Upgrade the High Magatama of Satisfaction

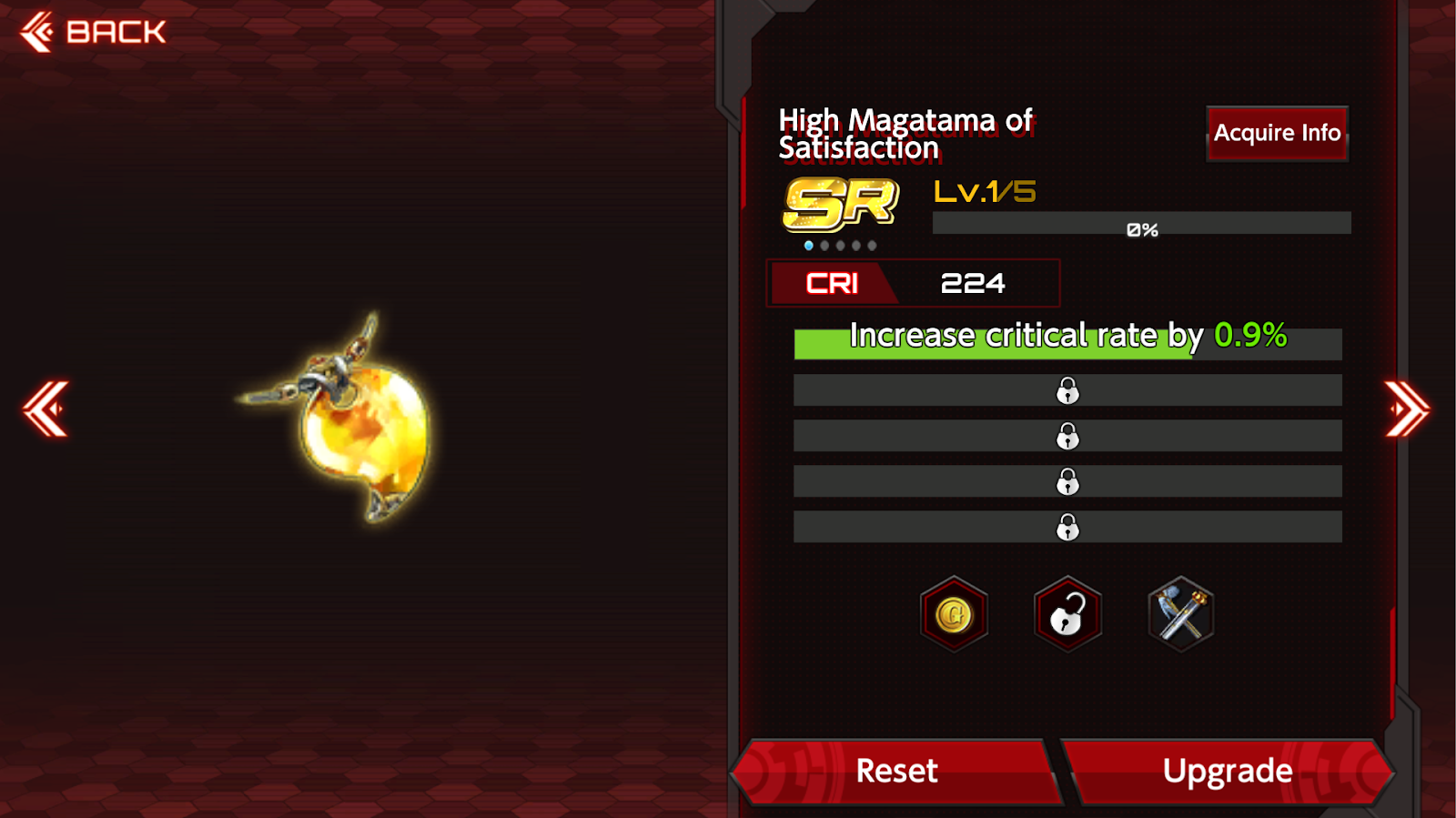[x=1227, y=772]
